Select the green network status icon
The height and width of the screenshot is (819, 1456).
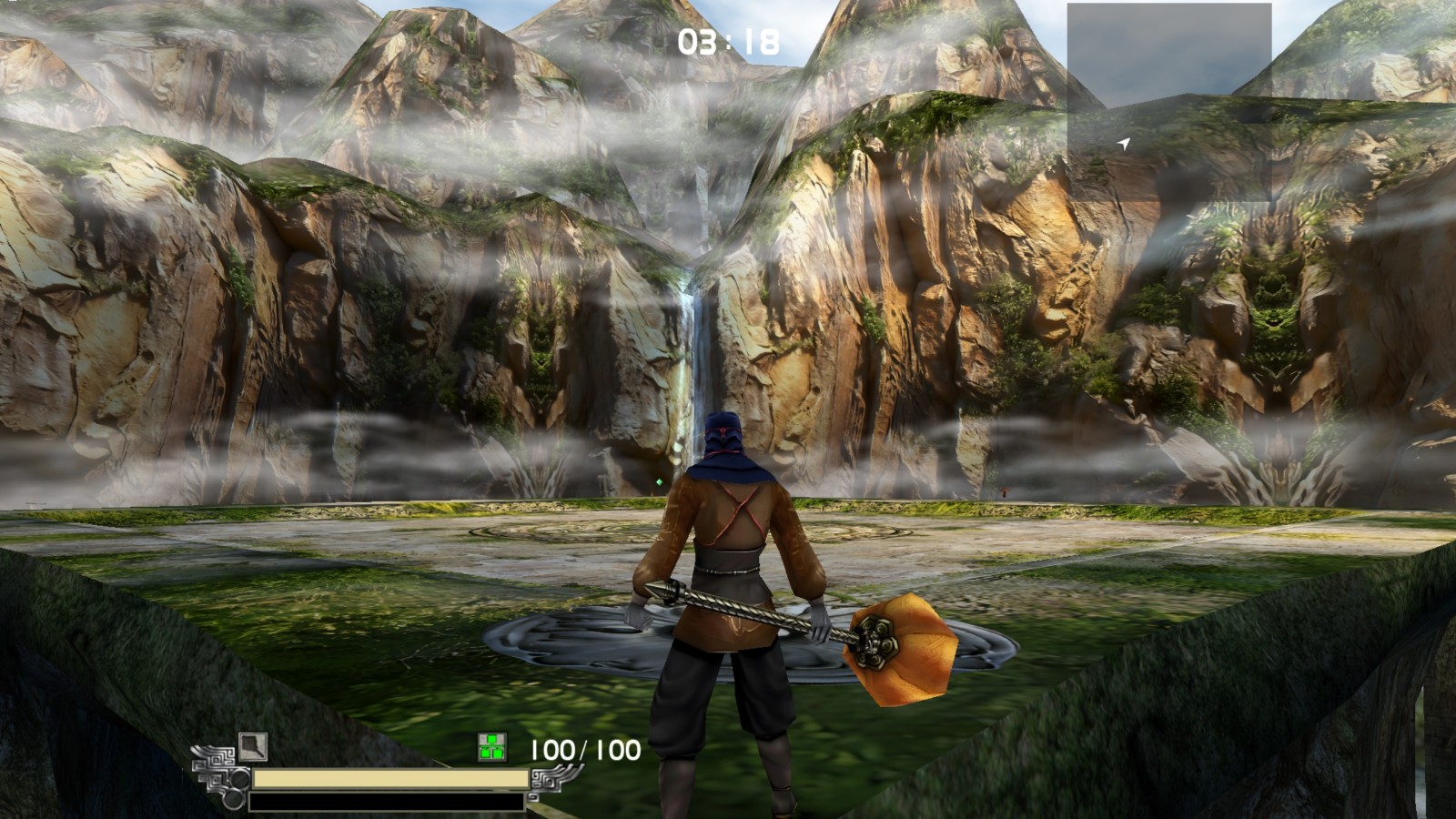click(x=492, y=748)
